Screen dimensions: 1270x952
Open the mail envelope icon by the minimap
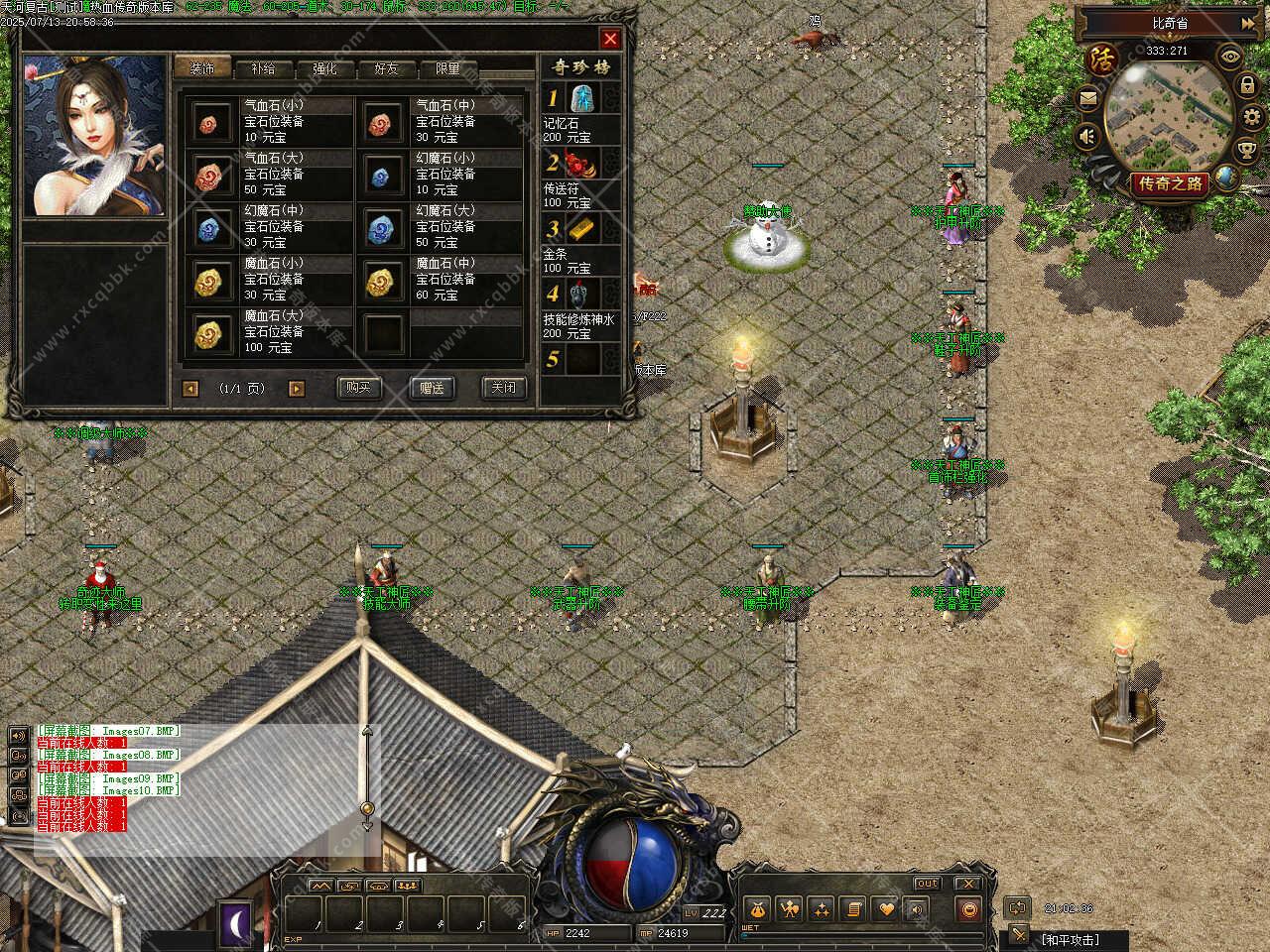pos(1087,98)
